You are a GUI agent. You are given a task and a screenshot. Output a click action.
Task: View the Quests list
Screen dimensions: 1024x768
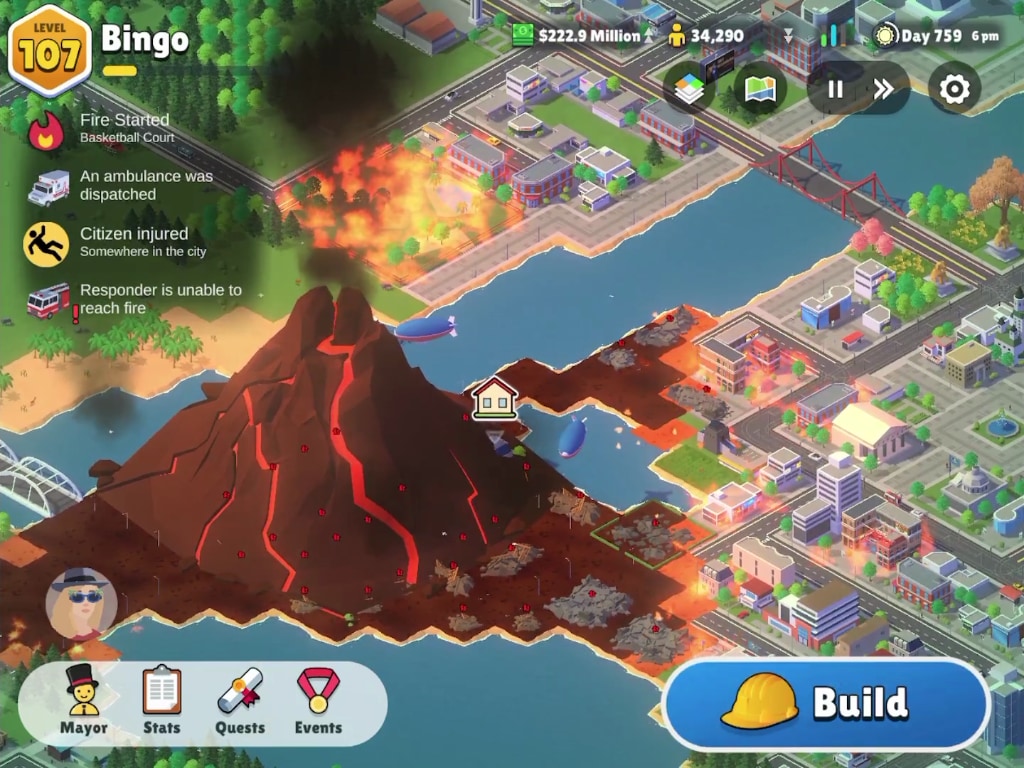pyautogui.click(x=240, y=701)
